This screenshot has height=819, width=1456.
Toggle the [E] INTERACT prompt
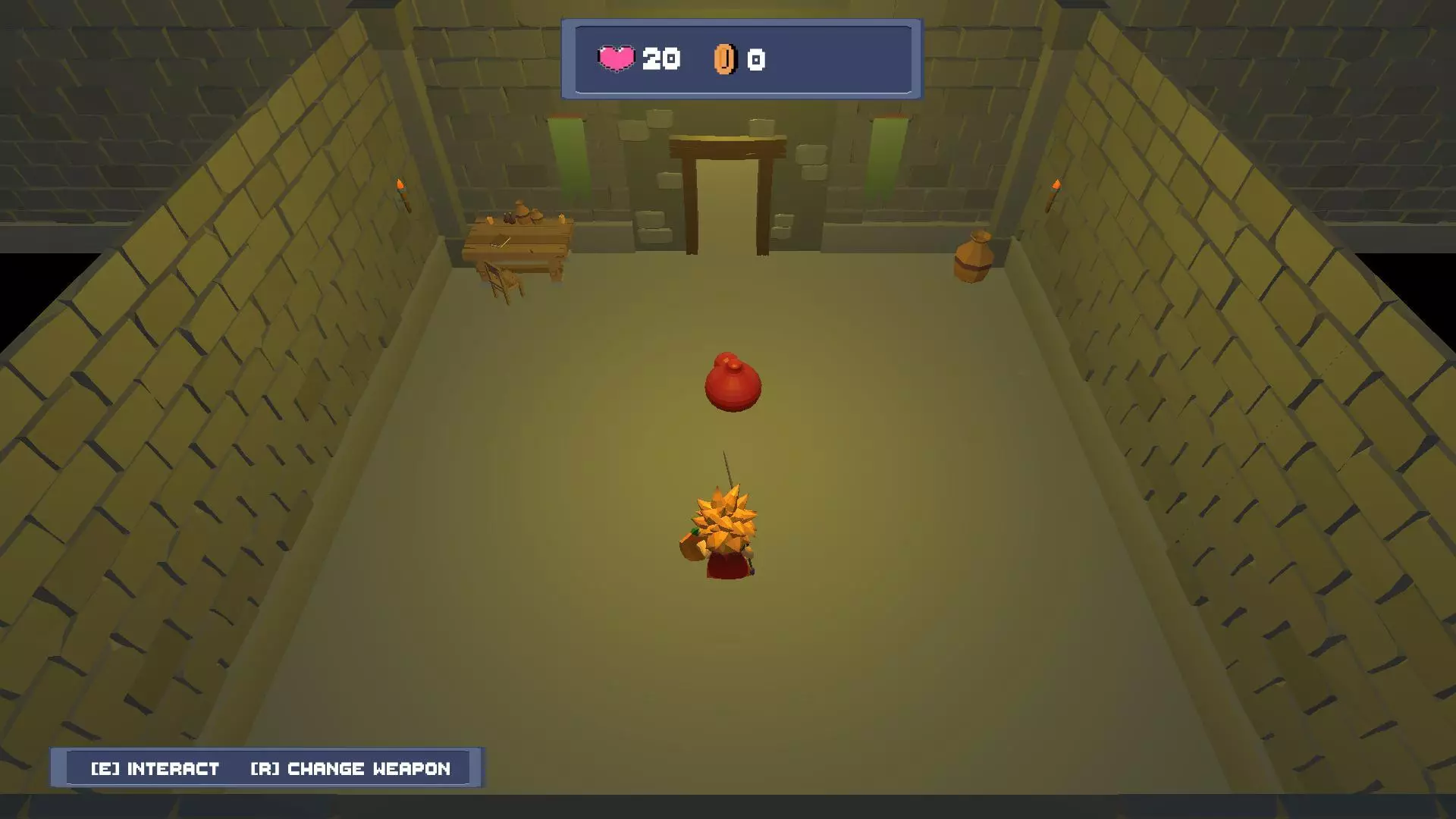(x=154, y=768)
